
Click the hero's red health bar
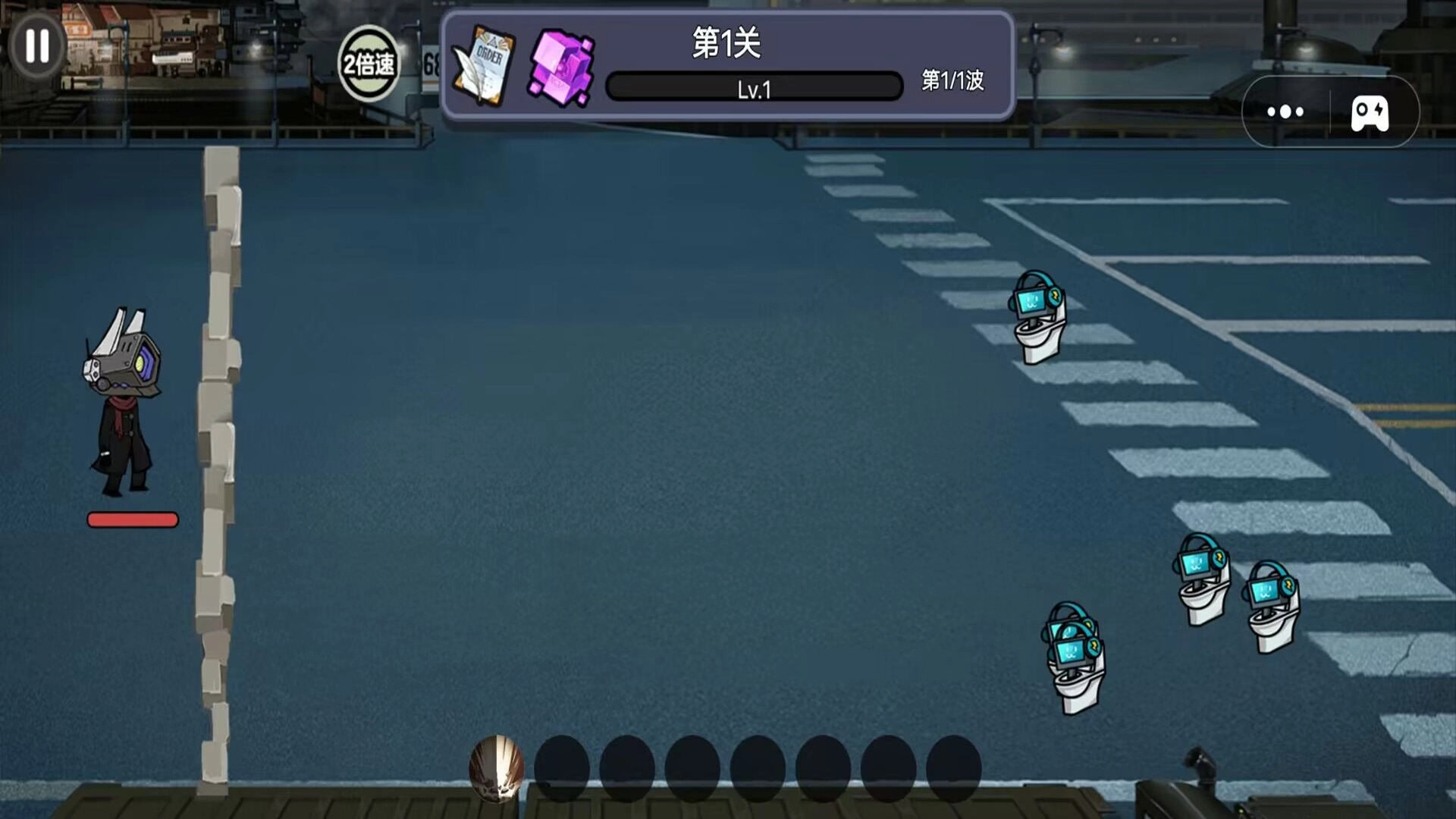pos(133,519)
